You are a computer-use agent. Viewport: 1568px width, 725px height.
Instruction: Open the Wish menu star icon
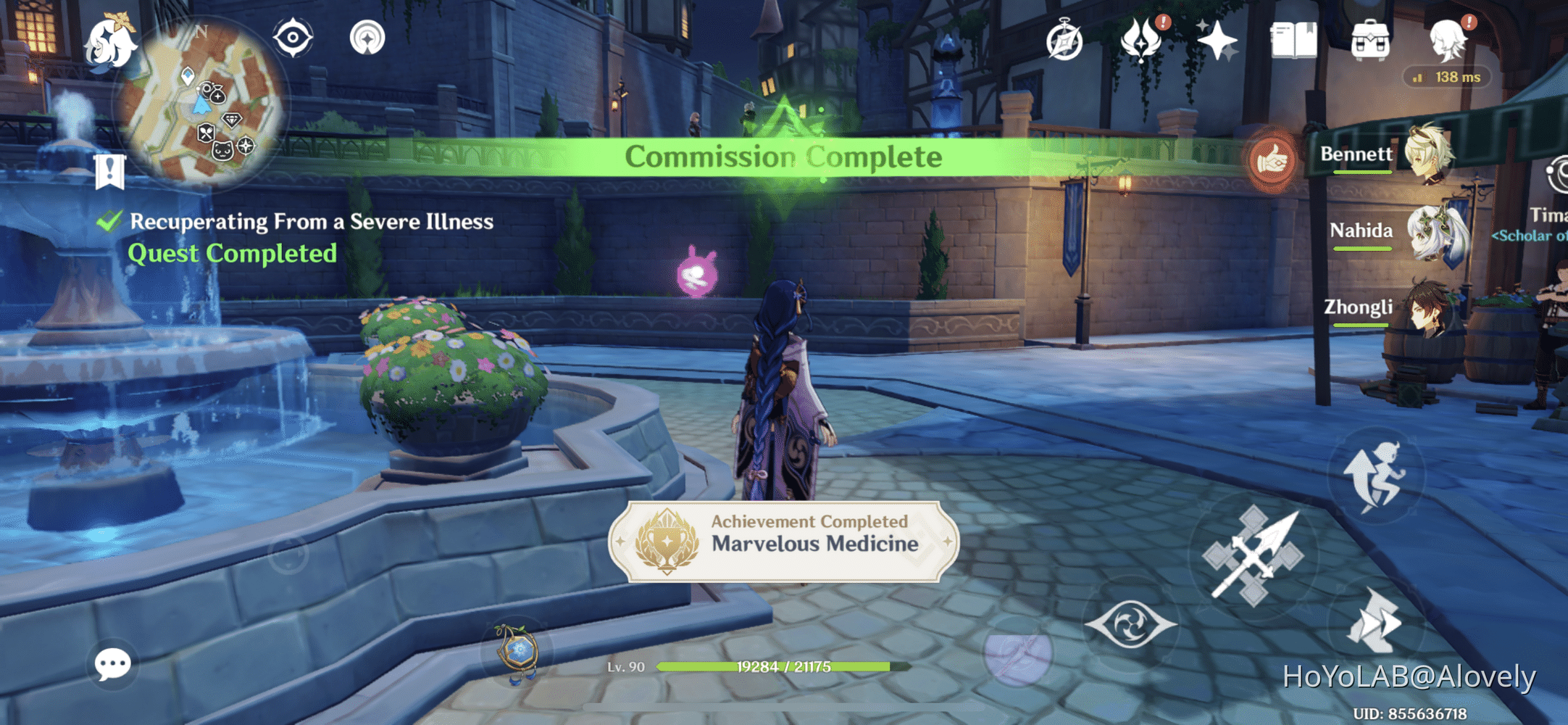(1219, 40)
